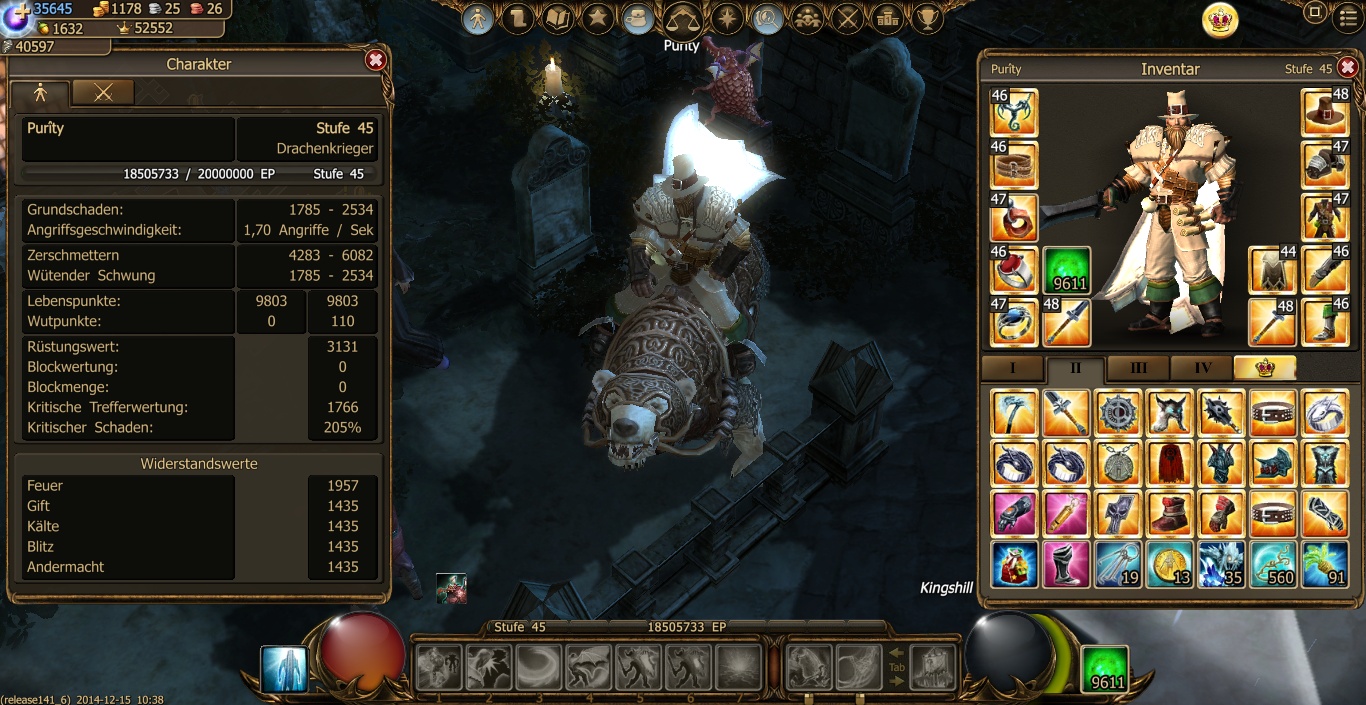Open the list menu button at top right
Image resolution: width=1366 pixels, height=705 pixels.
(x=1349, y=15)
